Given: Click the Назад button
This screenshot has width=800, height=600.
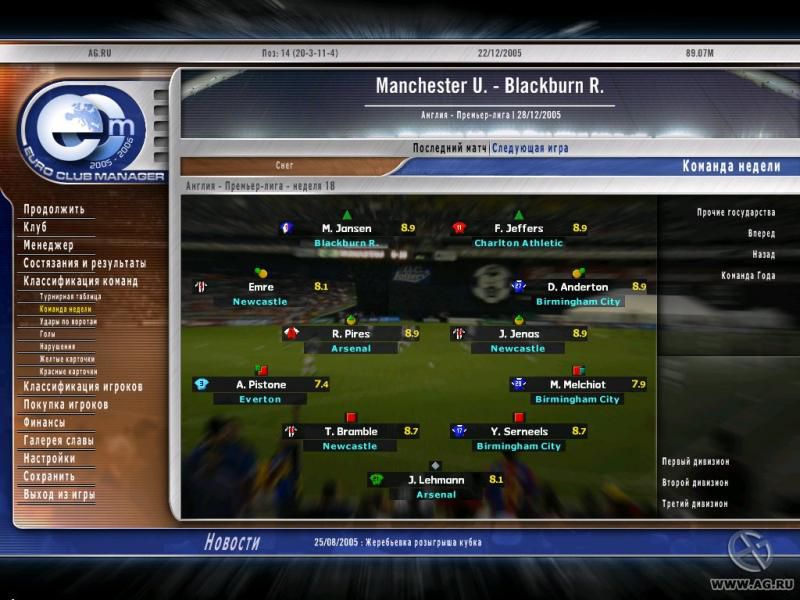Looking at the screenshot, I should point(763,255).
